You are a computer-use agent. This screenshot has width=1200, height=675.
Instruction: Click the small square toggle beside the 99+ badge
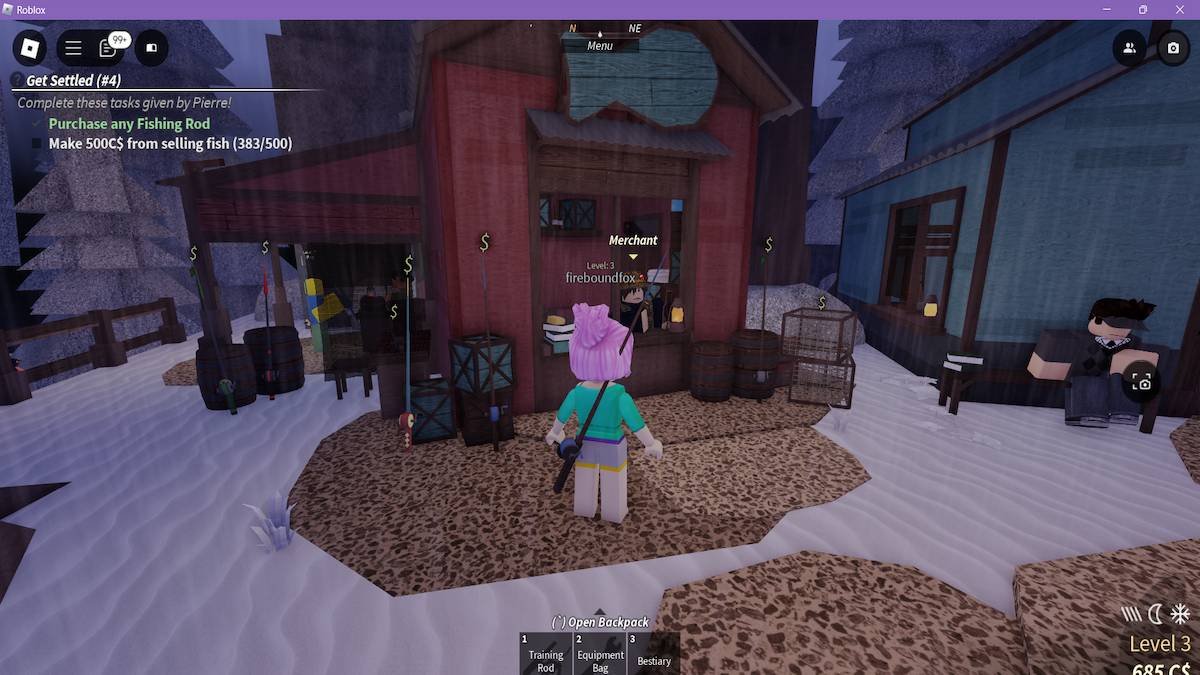click(x=151, y=48)
